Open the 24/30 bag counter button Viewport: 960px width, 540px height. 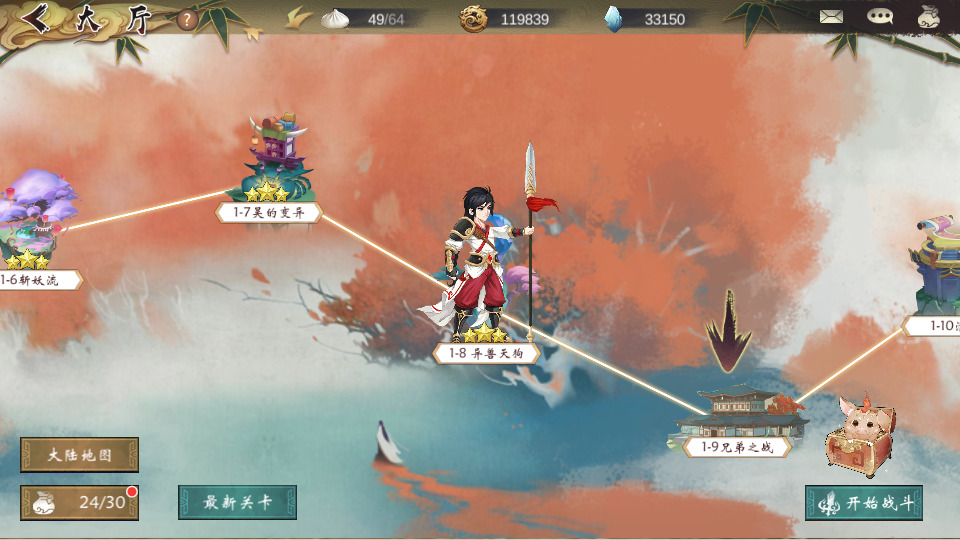click(79, 502)
